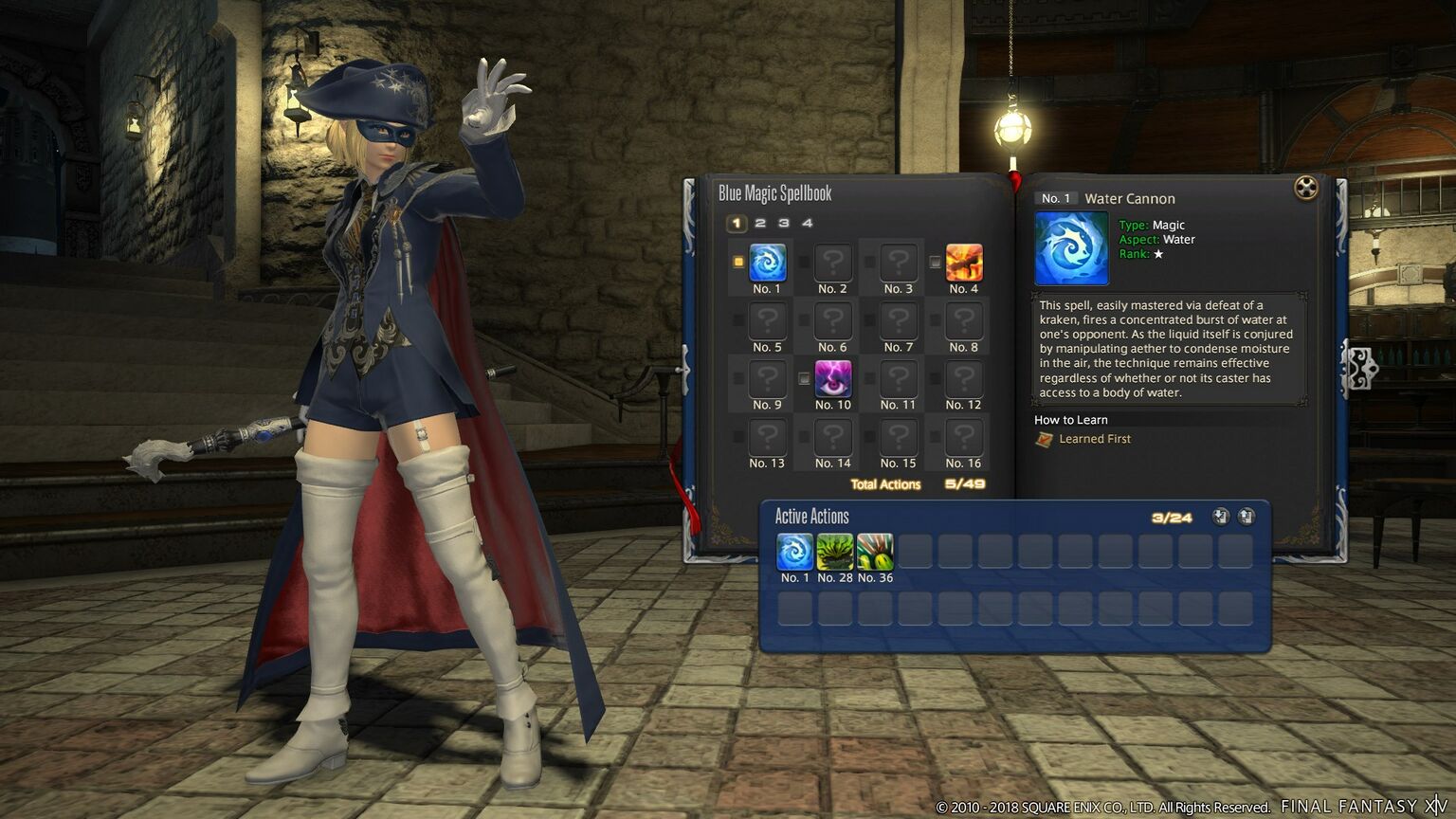
Task: Click the active Water Cannon action slot
Action: coord(794,552)
